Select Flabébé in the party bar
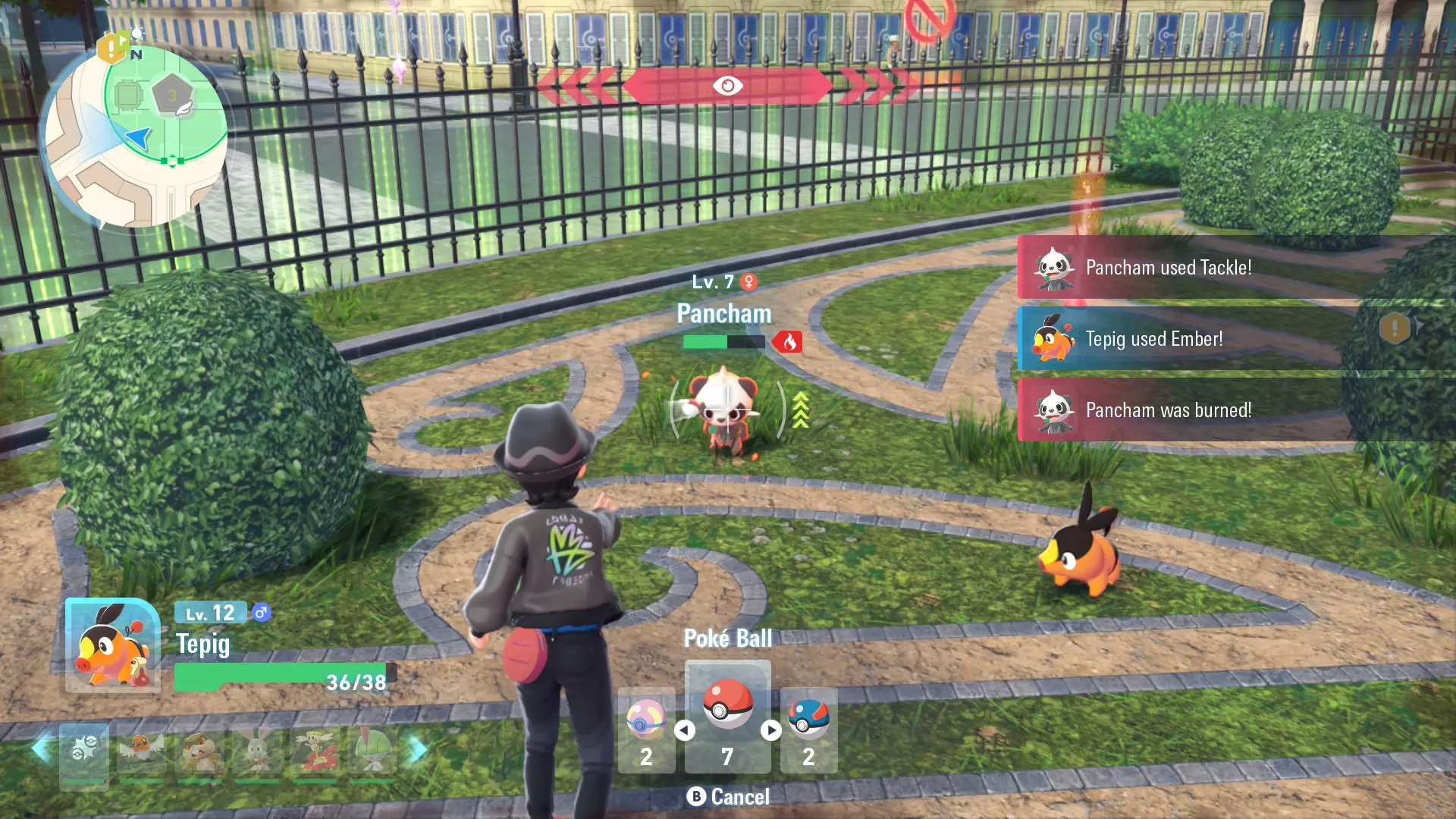 (x=315, y=752)
